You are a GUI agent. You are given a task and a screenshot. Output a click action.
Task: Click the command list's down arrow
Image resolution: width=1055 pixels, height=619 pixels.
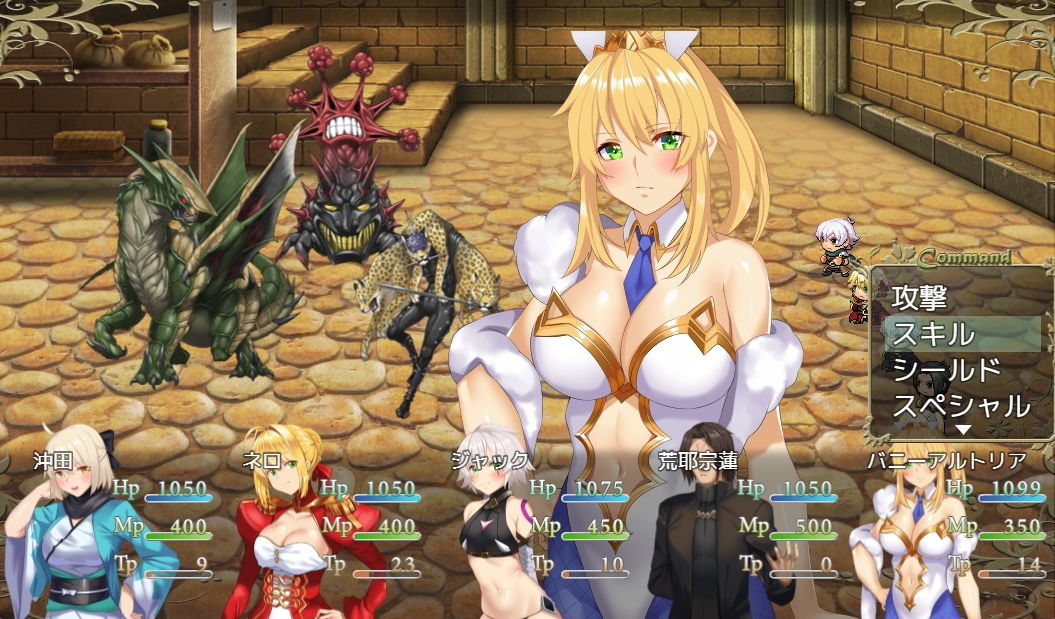[x=963, y=430]
